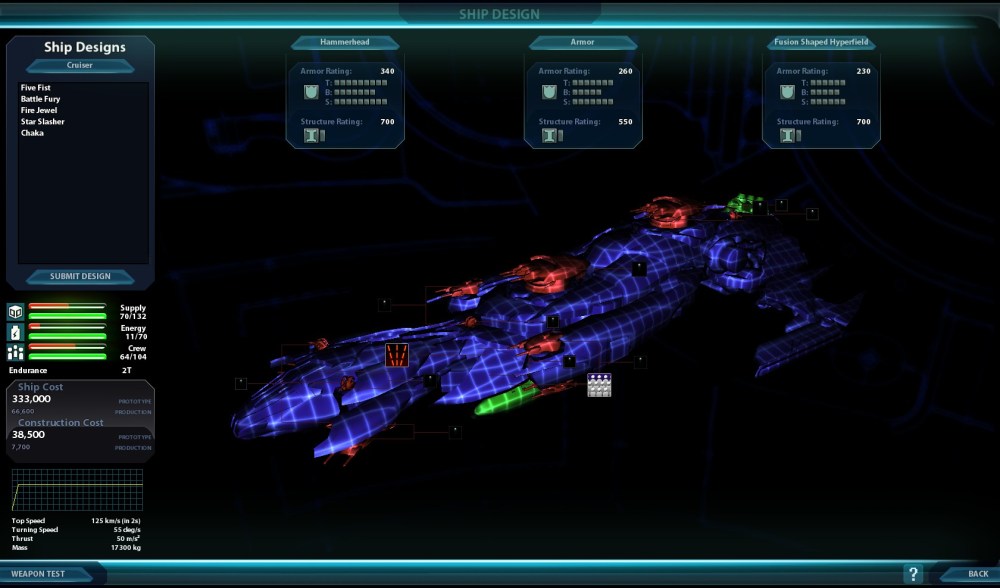Change the Hammerhead section selector
This screenshot has height=588, width=1000.
pos(345,43)
